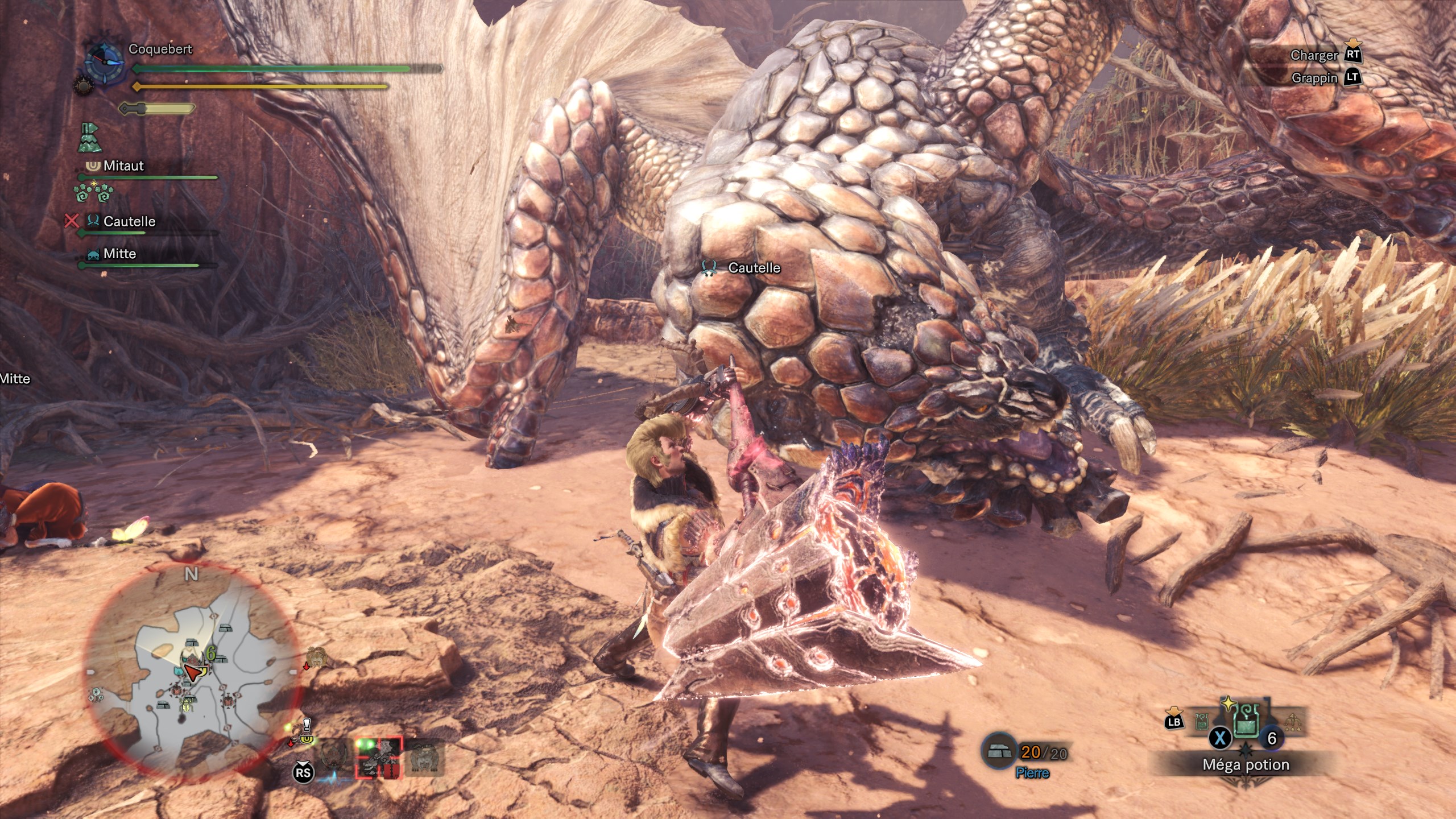Select the faded monster icon right of the target
Image resolution: width=1456 pixels, height=819 pixels.
point(423,757)
